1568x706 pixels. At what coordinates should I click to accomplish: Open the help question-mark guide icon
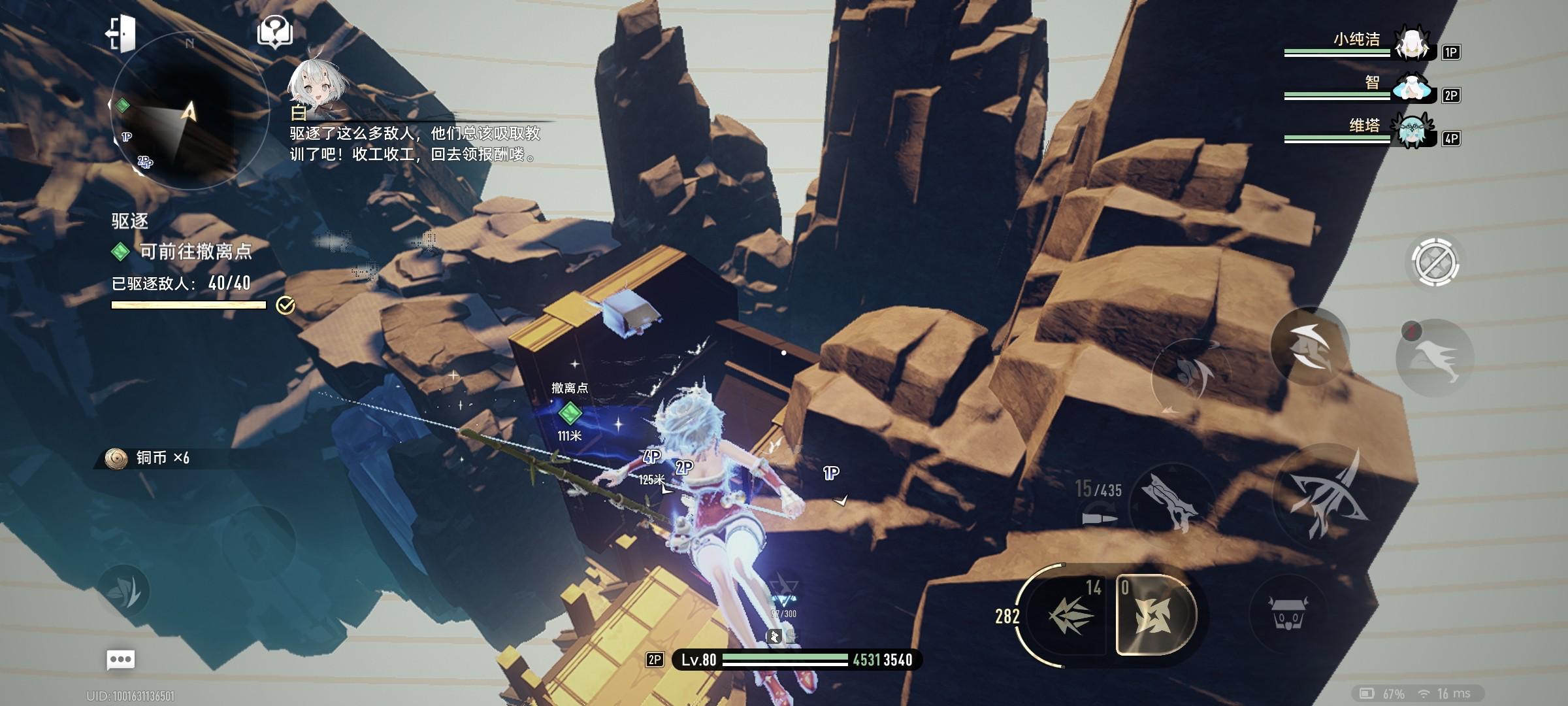point(275,31)
